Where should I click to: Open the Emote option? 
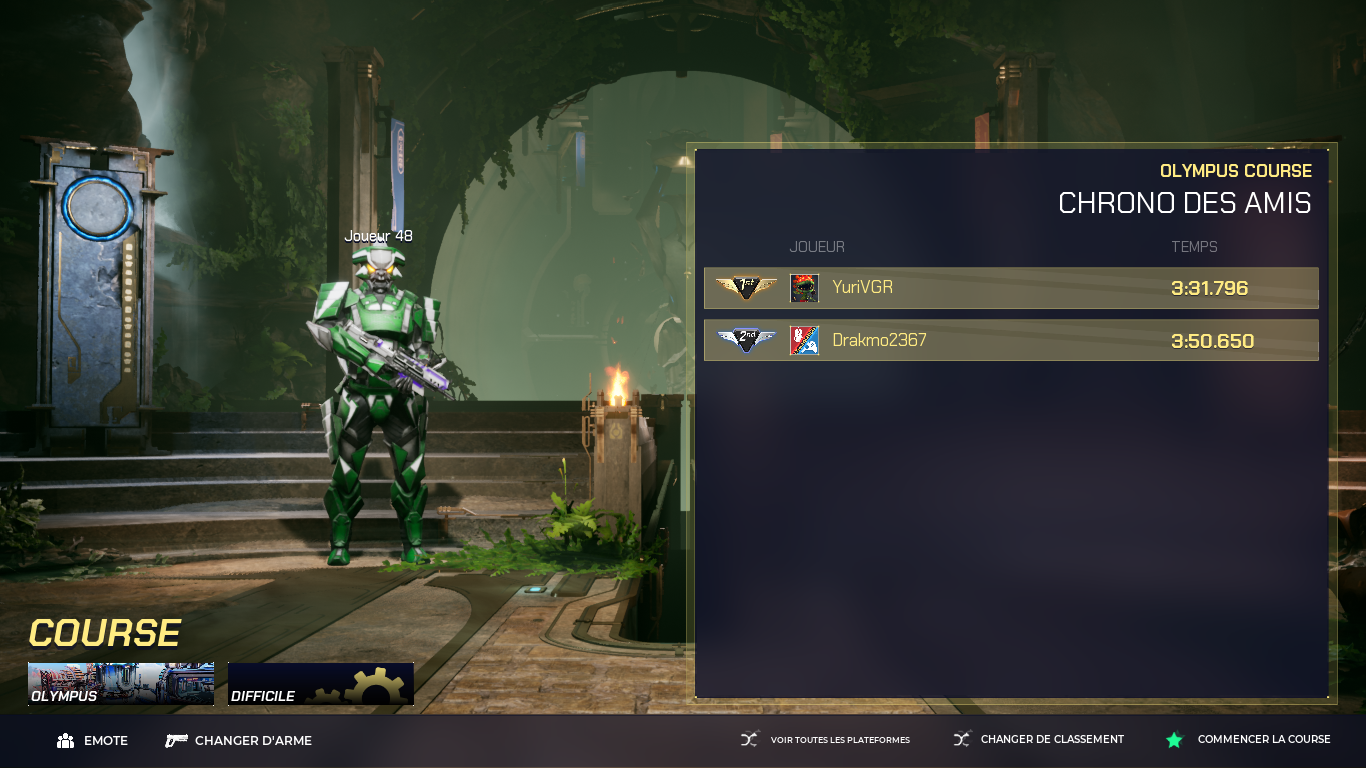[93, 741]
